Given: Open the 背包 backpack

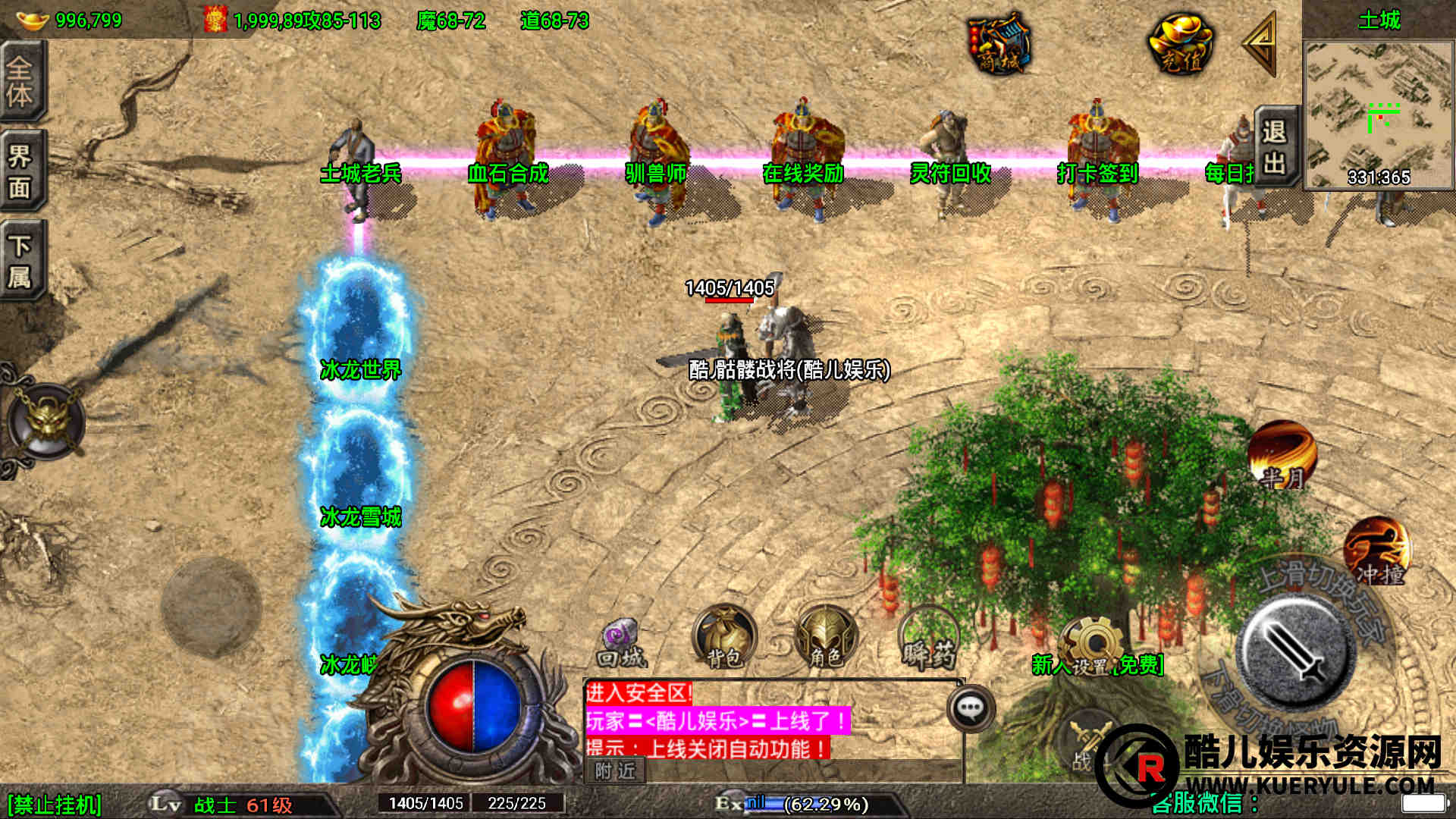Looking at the screenshot, I should [723, 639].
